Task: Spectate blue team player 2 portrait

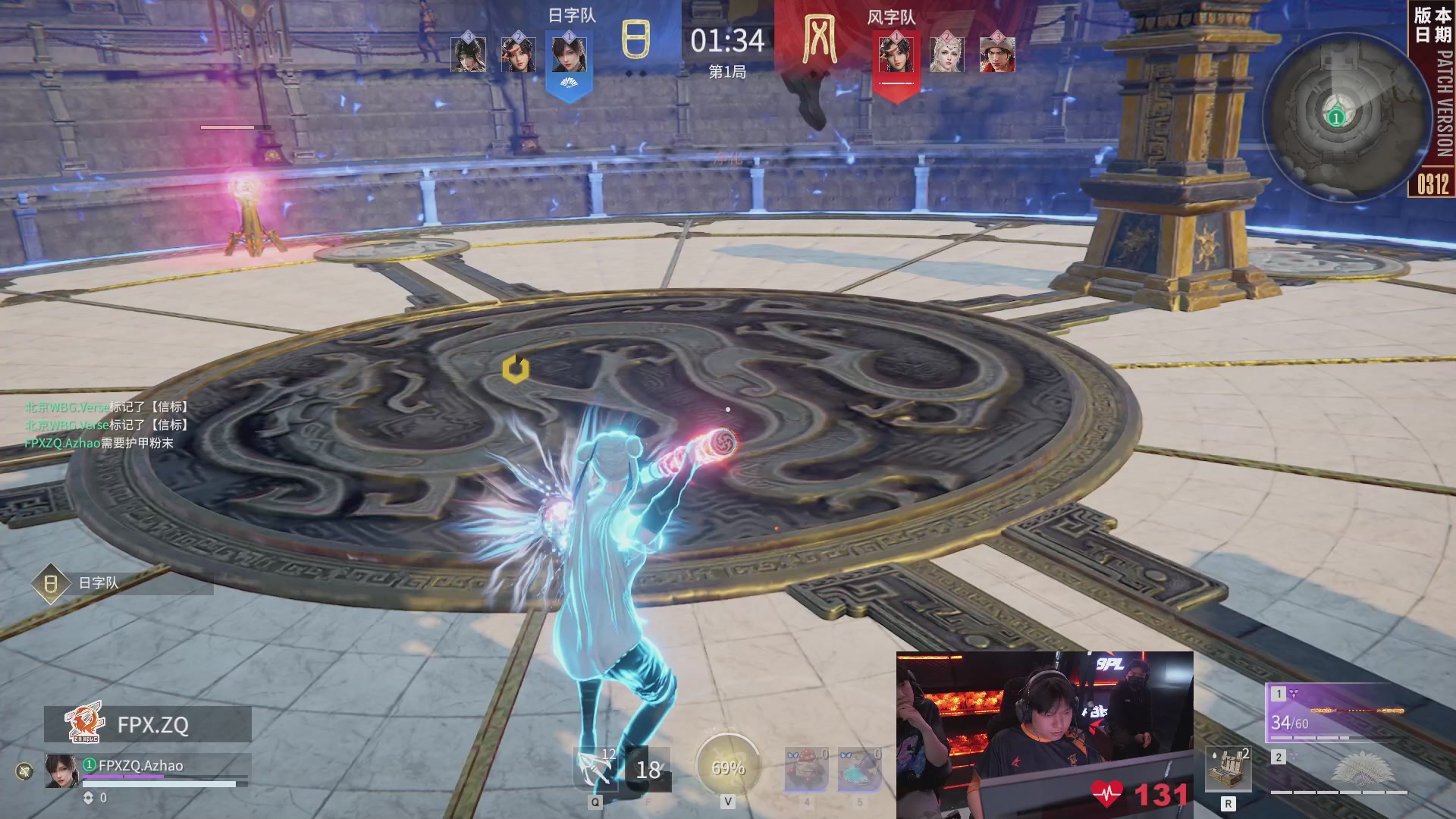Action: [519, 55]
